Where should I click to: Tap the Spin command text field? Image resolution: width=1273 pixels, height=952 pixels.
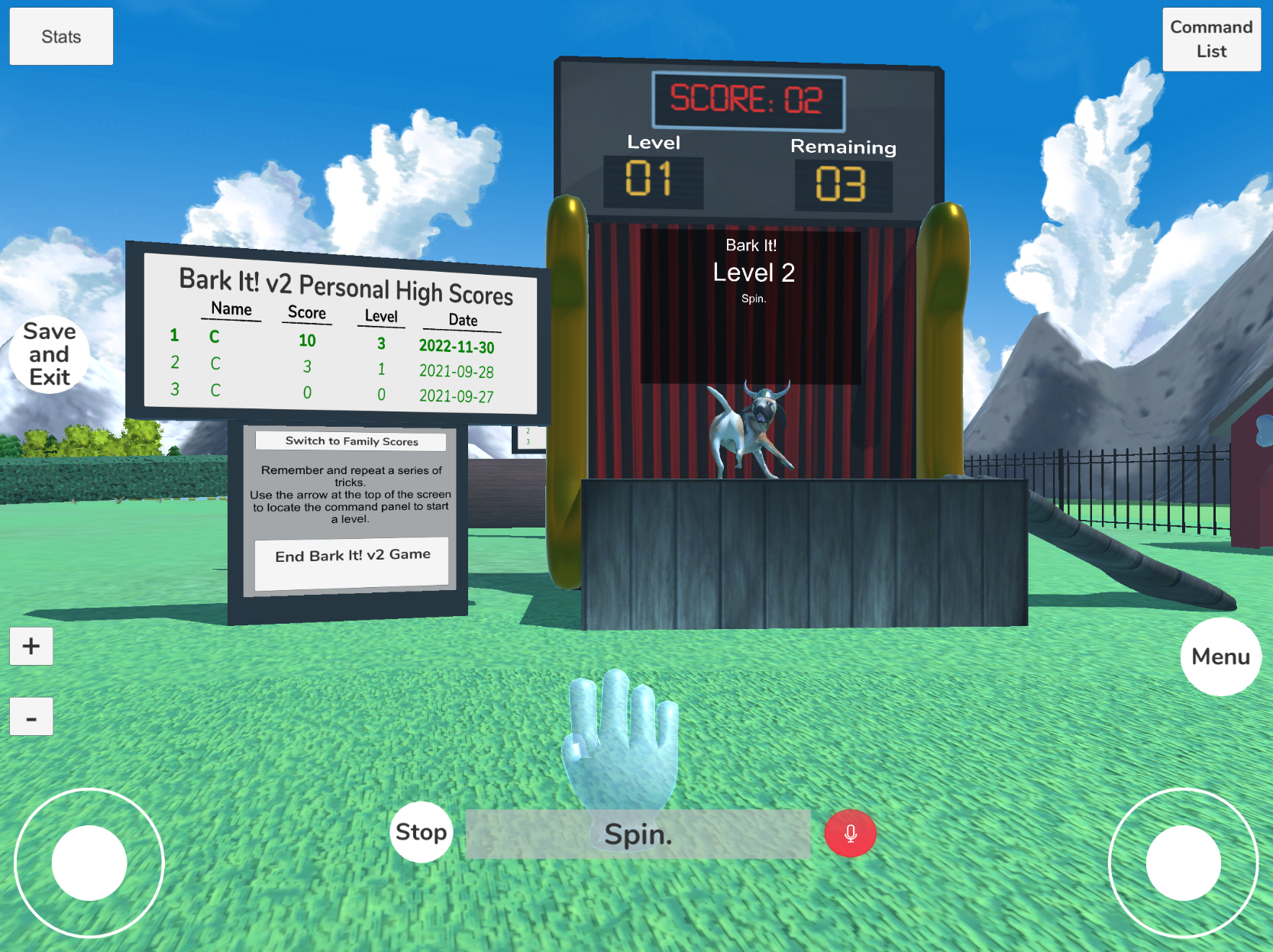click(638, 834)
